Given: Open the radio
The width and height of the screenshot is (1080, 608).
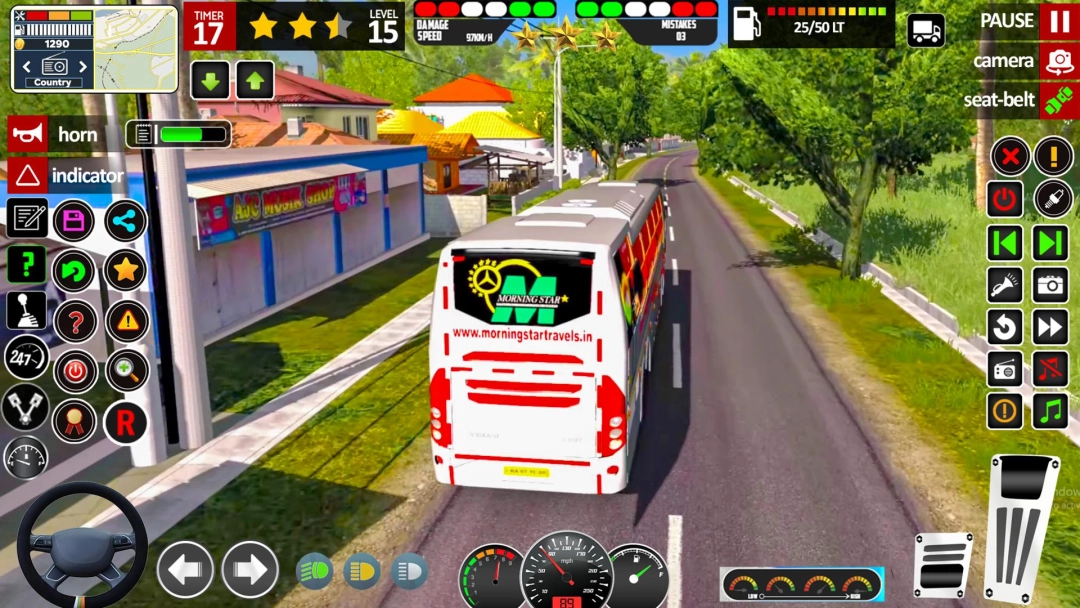Looking at the screenshot, I should (x=1005, y=368).
